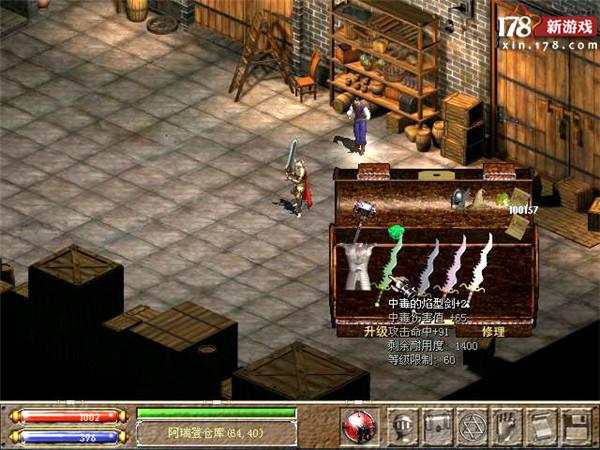Click the 修理 repair button
Image resolution: width=600 pixels, height=450 pixels.
point(493,331)
